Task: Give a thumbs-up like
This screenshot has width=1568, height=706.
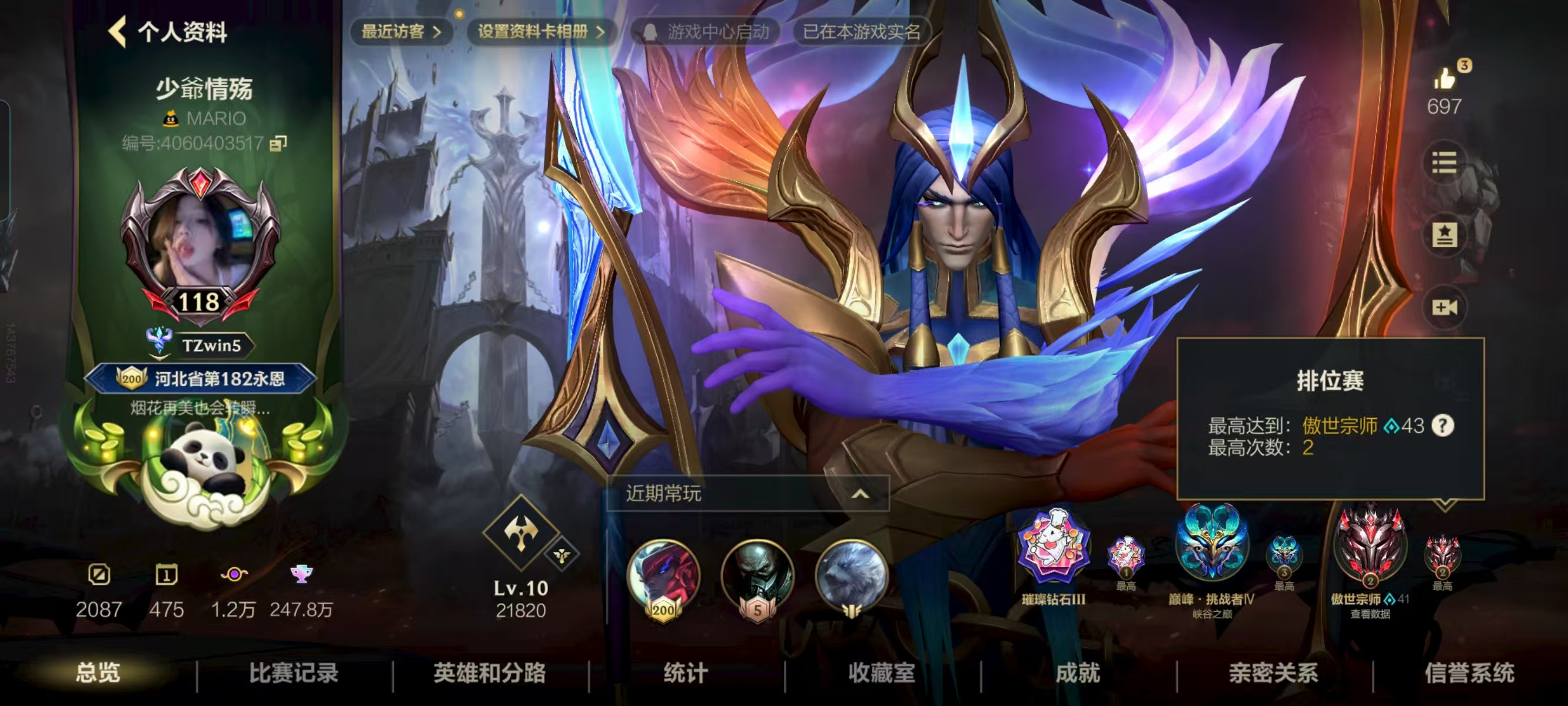Action: pyautogui.click(x=1444, y=79)
